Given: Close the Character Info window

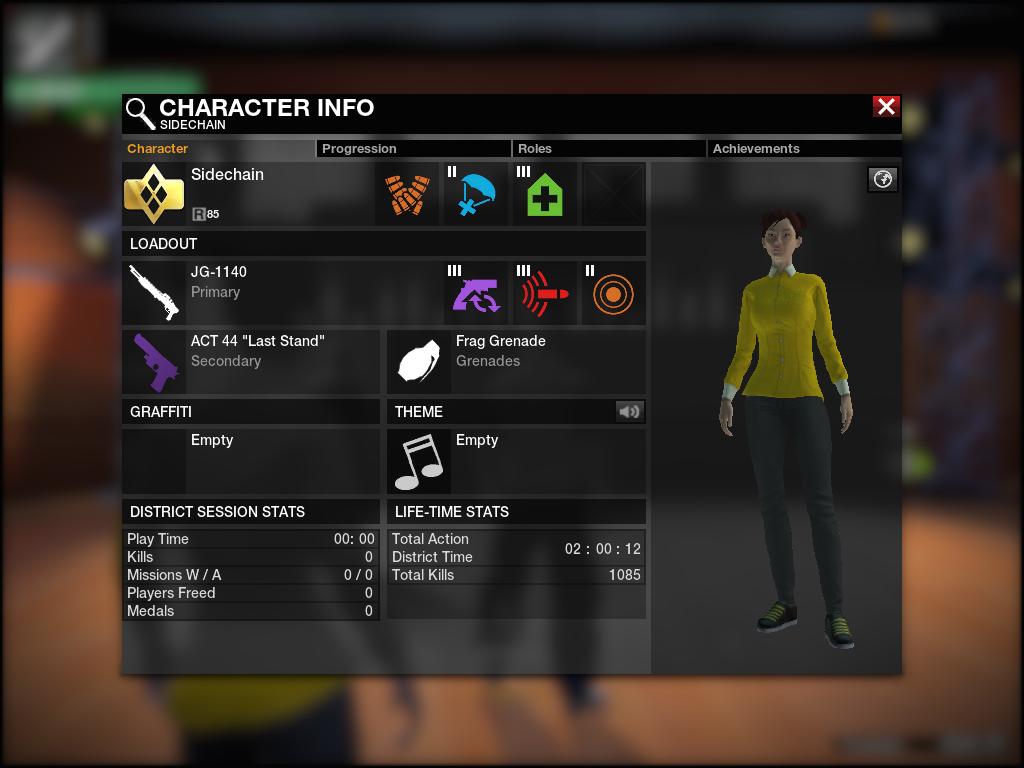Looking at the screenshot, I should tap(886, 107).
